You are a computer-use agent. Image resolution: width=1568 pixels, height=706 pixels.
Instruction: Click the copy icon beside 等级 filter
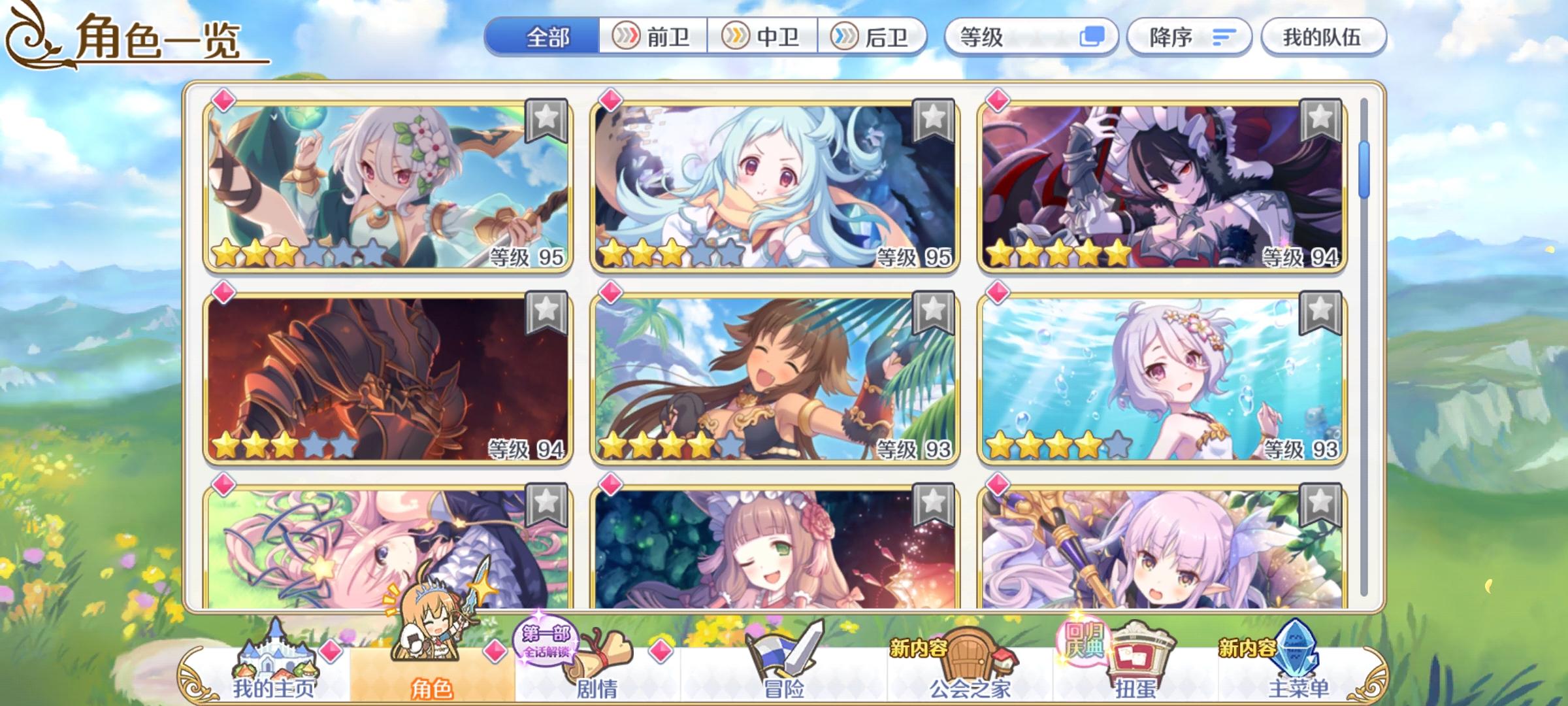[1092, 37]
